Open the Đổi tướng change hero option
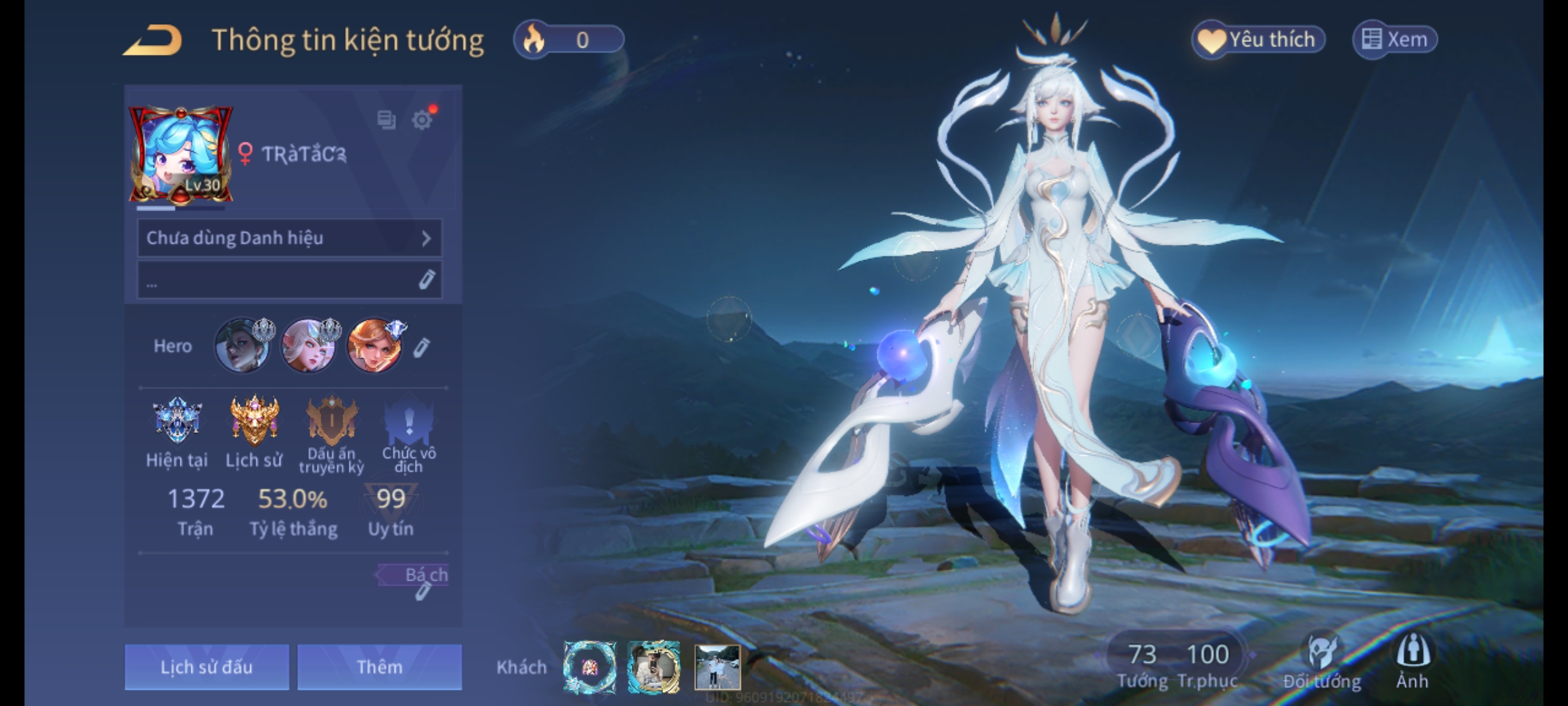Viewport: 1568px width, 706px height. coord(1322,662)
